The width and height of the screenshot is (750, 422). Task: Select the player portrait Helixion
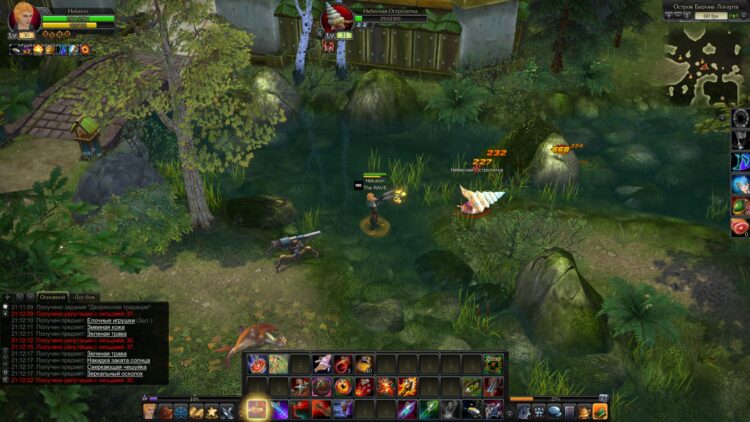(x=24, y=19)
